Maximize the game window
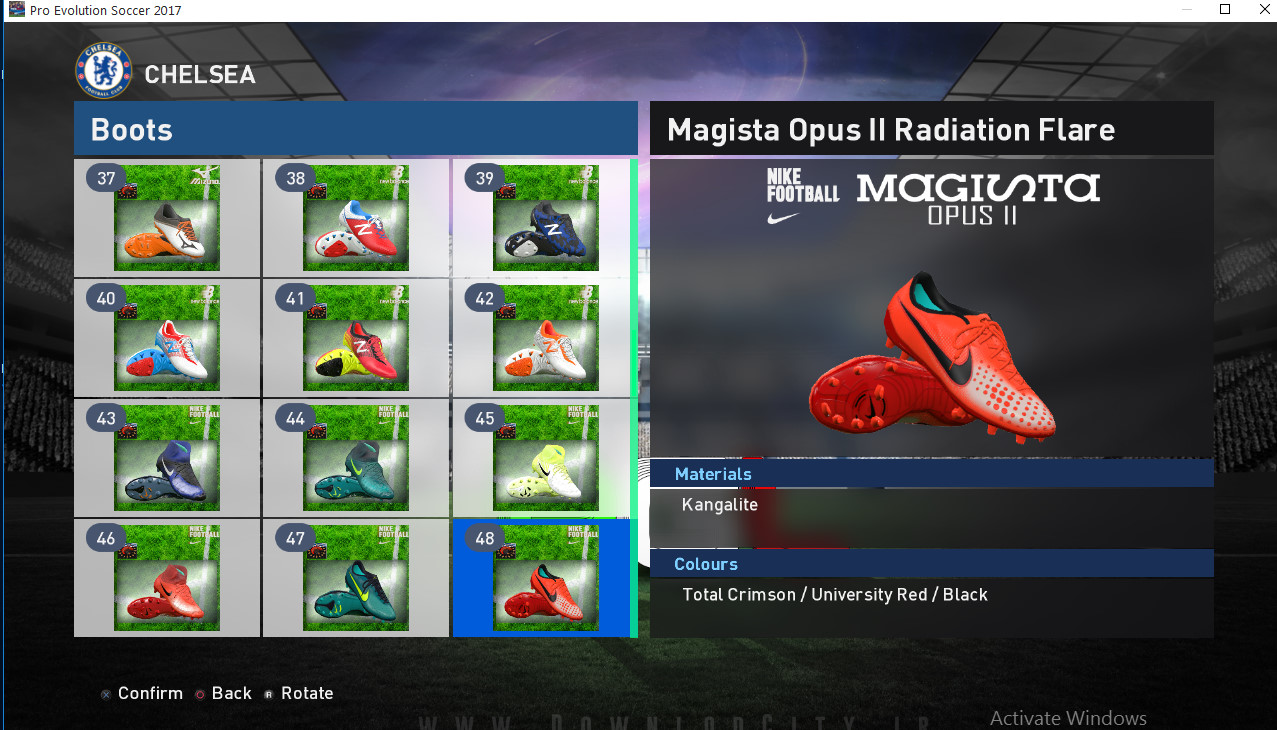This screenshot has height=730, width=1277. click(x=1225, y=9)
